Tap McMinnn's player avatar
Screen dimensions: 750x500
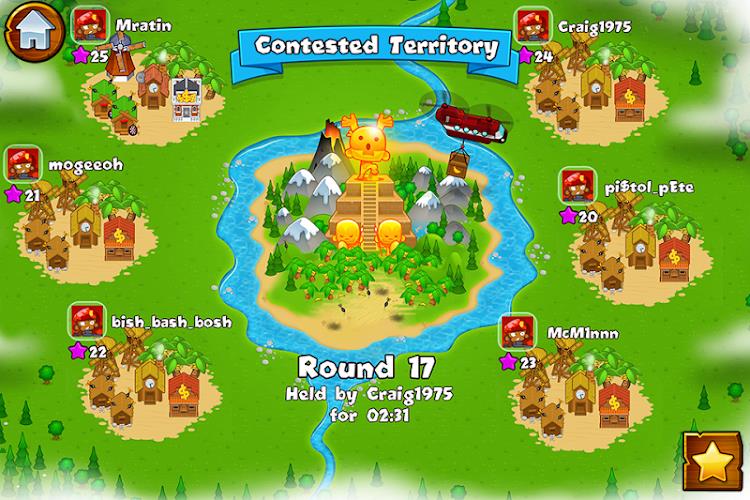(519, 331)
